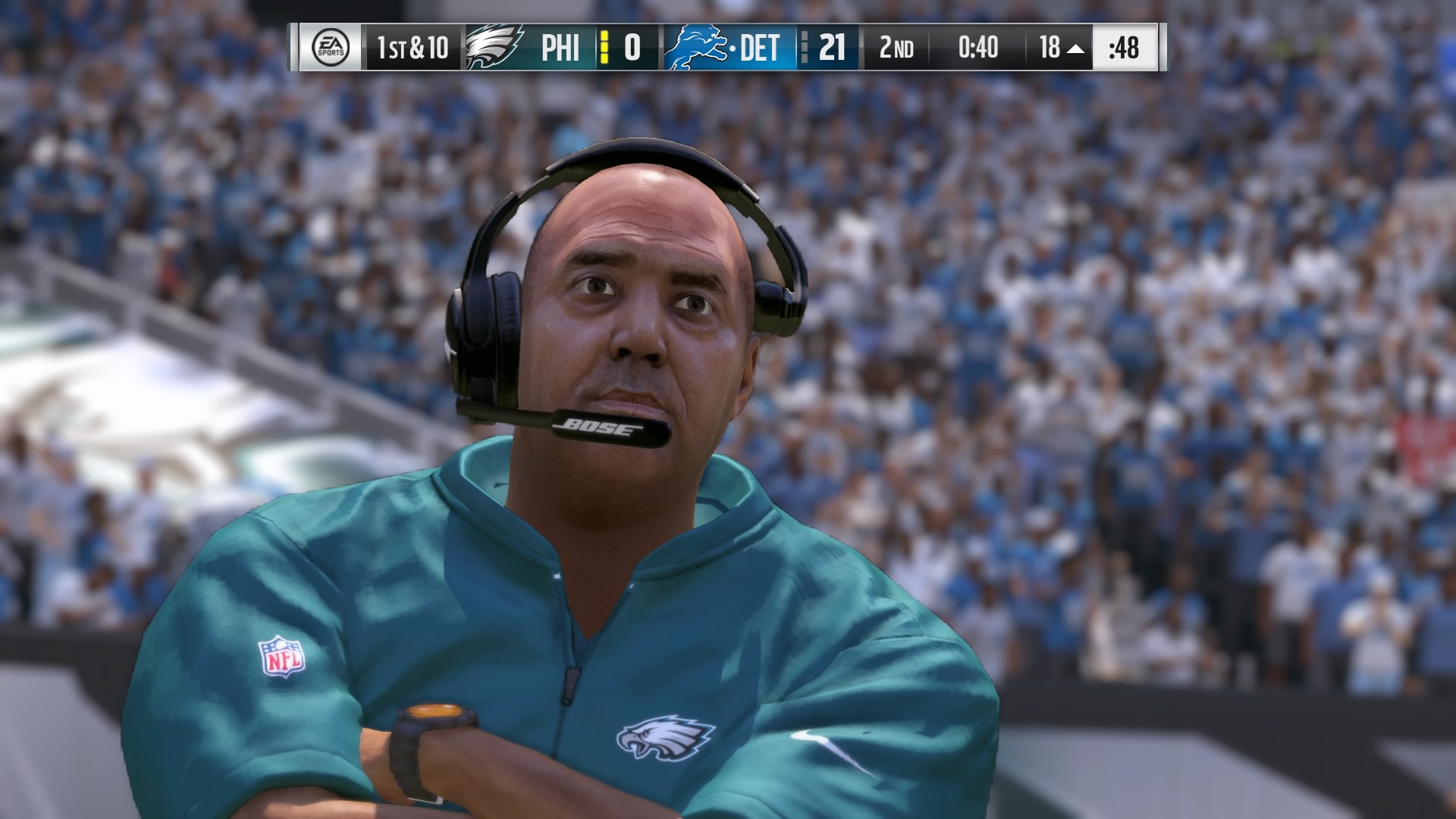
Task: Open the down-and-distance 1st & 10 display
Action: [414, 47]
